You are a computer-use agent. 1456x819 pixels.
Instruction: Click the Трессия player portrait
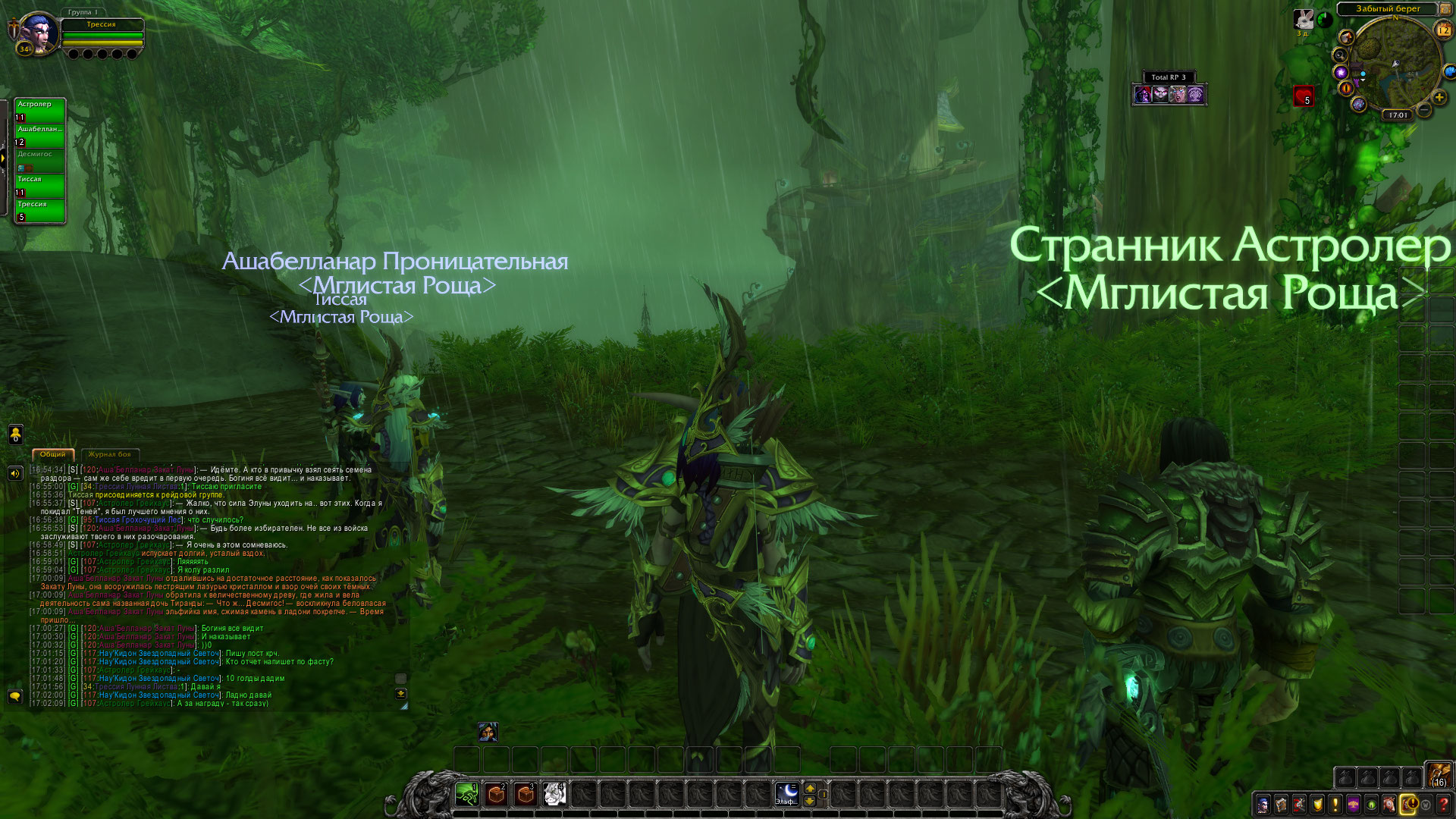click(x=36, y=34)
